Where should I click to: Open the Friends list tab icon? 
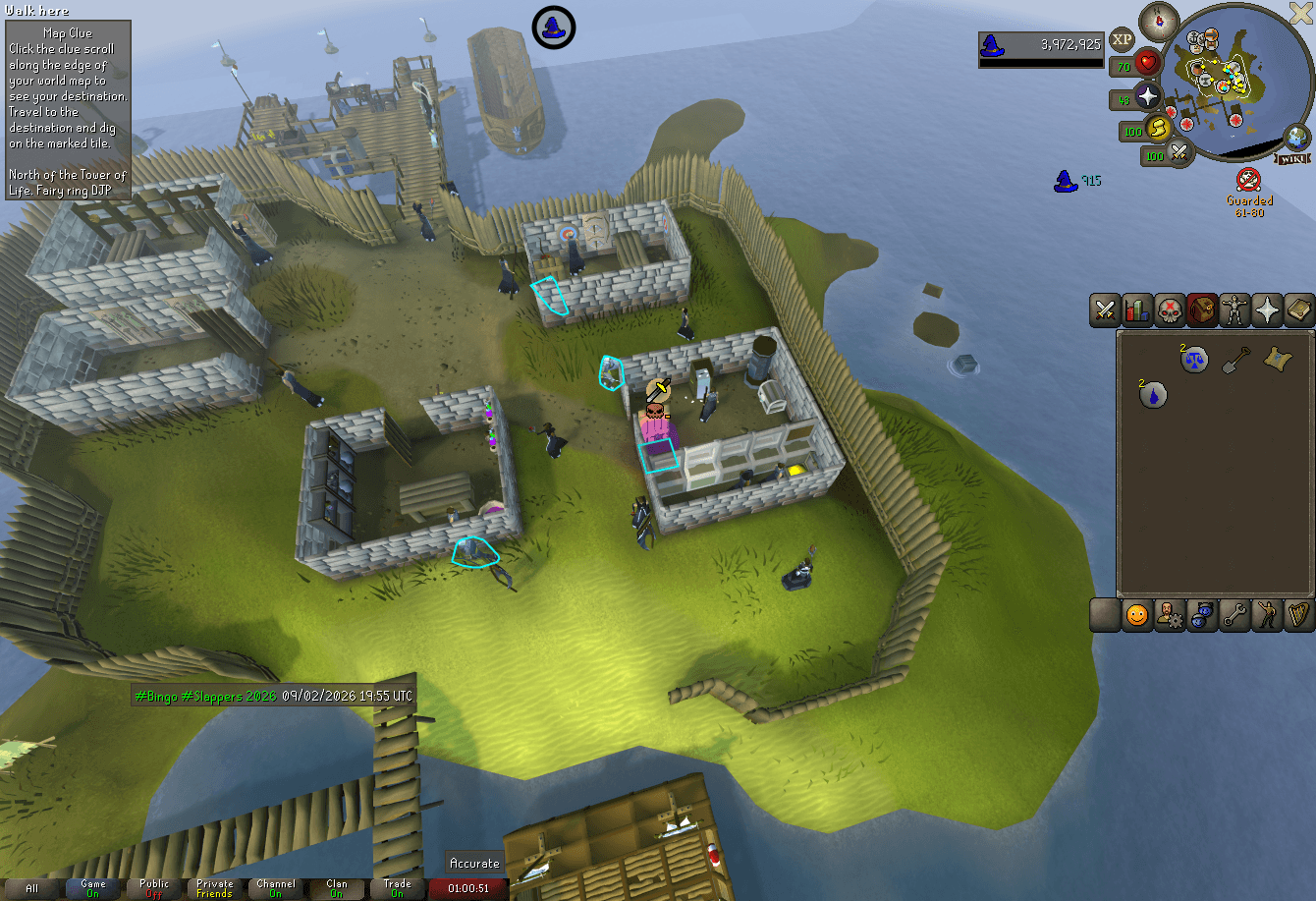[x=1136, y=615]
